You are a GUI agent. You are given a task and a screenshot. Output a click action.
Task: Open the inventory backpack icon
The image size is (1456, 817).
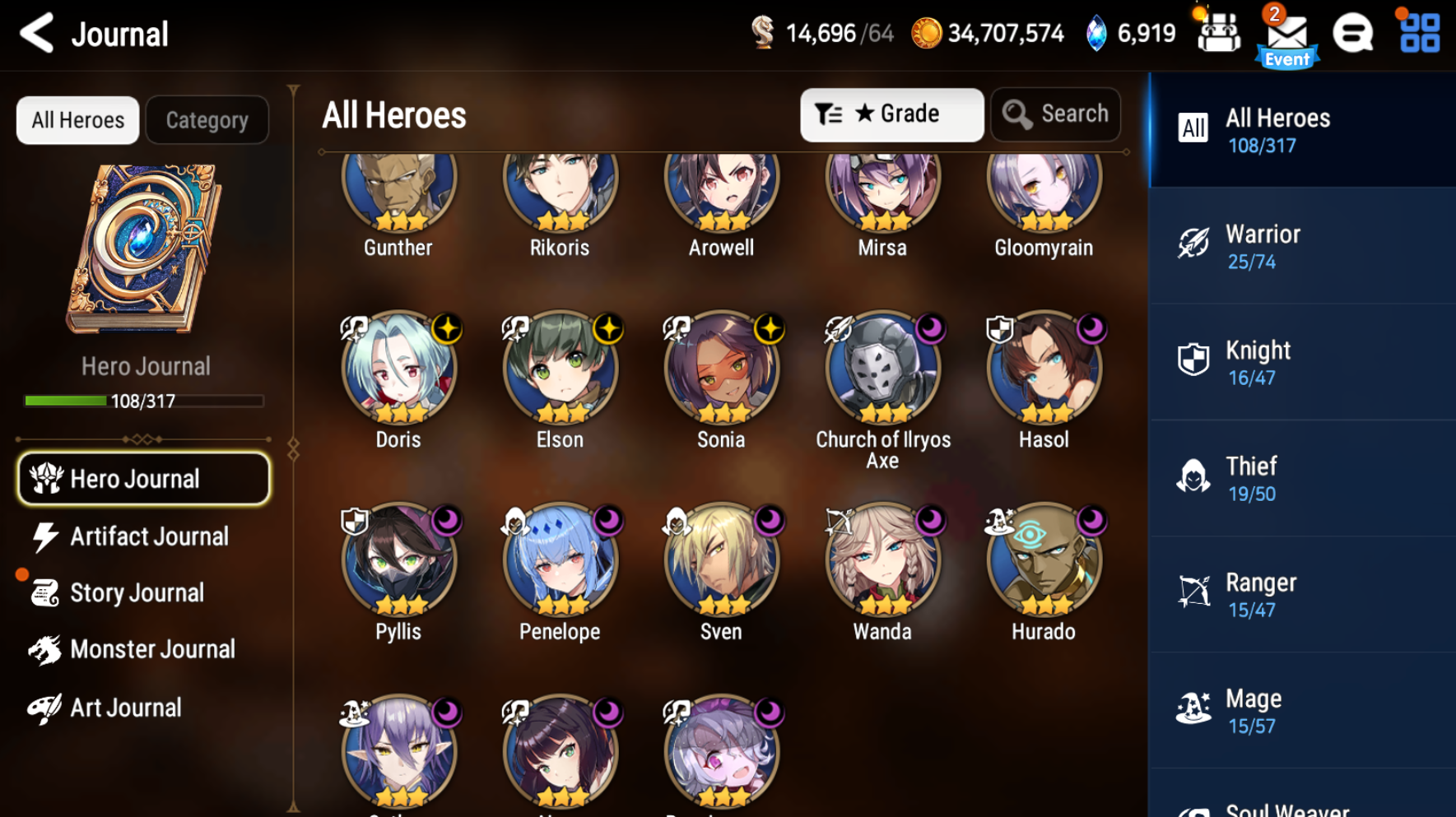1217,33
